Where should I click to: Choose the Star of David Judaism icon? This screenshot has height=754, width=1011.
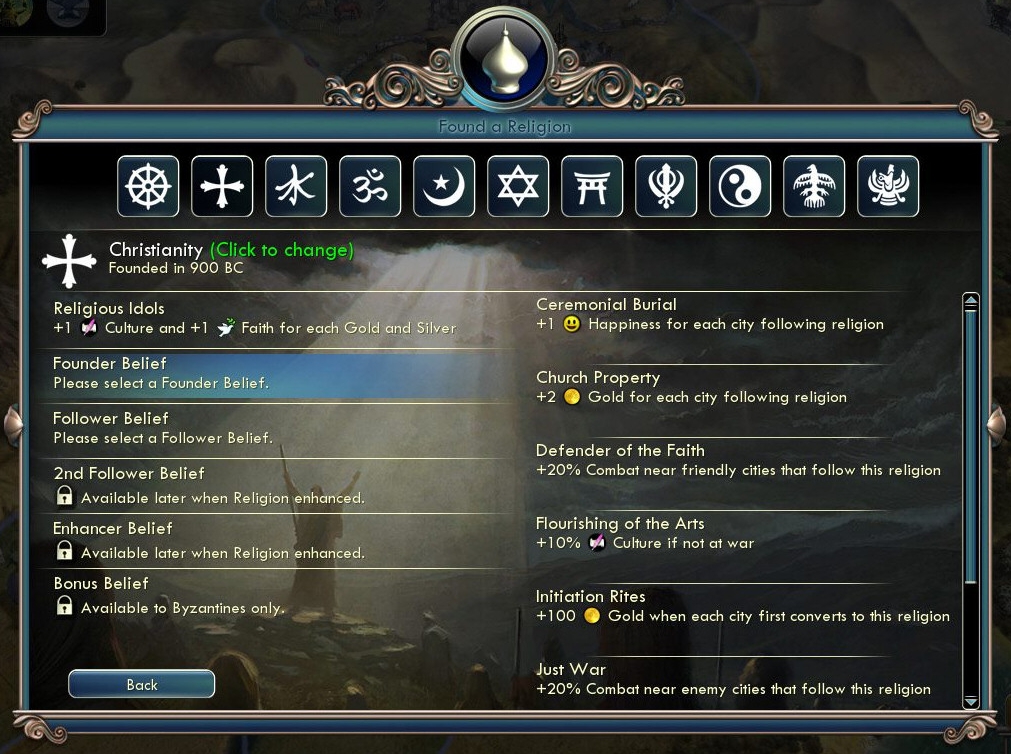[518, 186]
